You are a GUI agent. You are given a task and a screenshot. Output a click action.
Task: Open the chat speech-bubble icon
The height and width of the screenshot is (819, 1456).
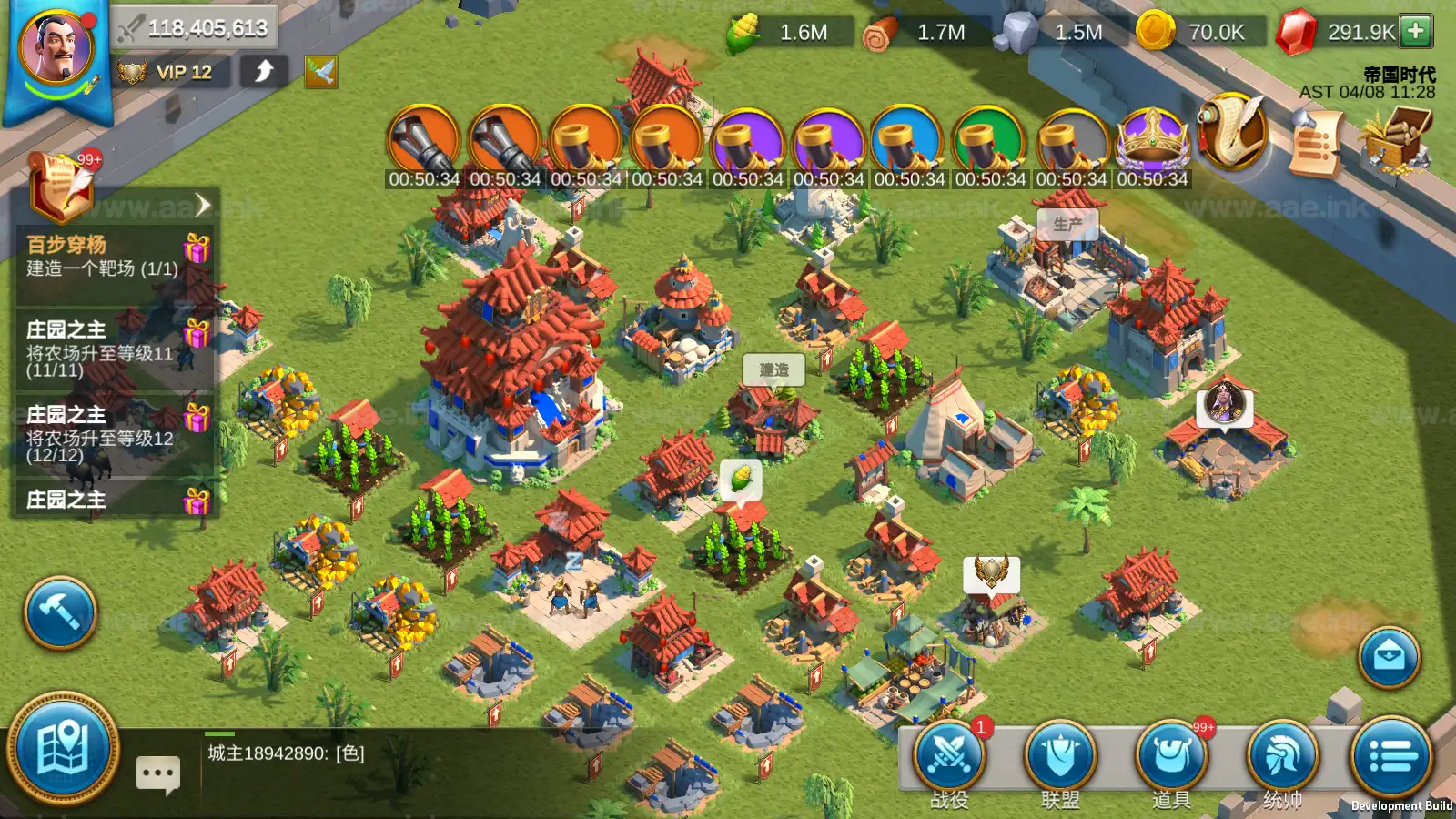pos(158,773)
